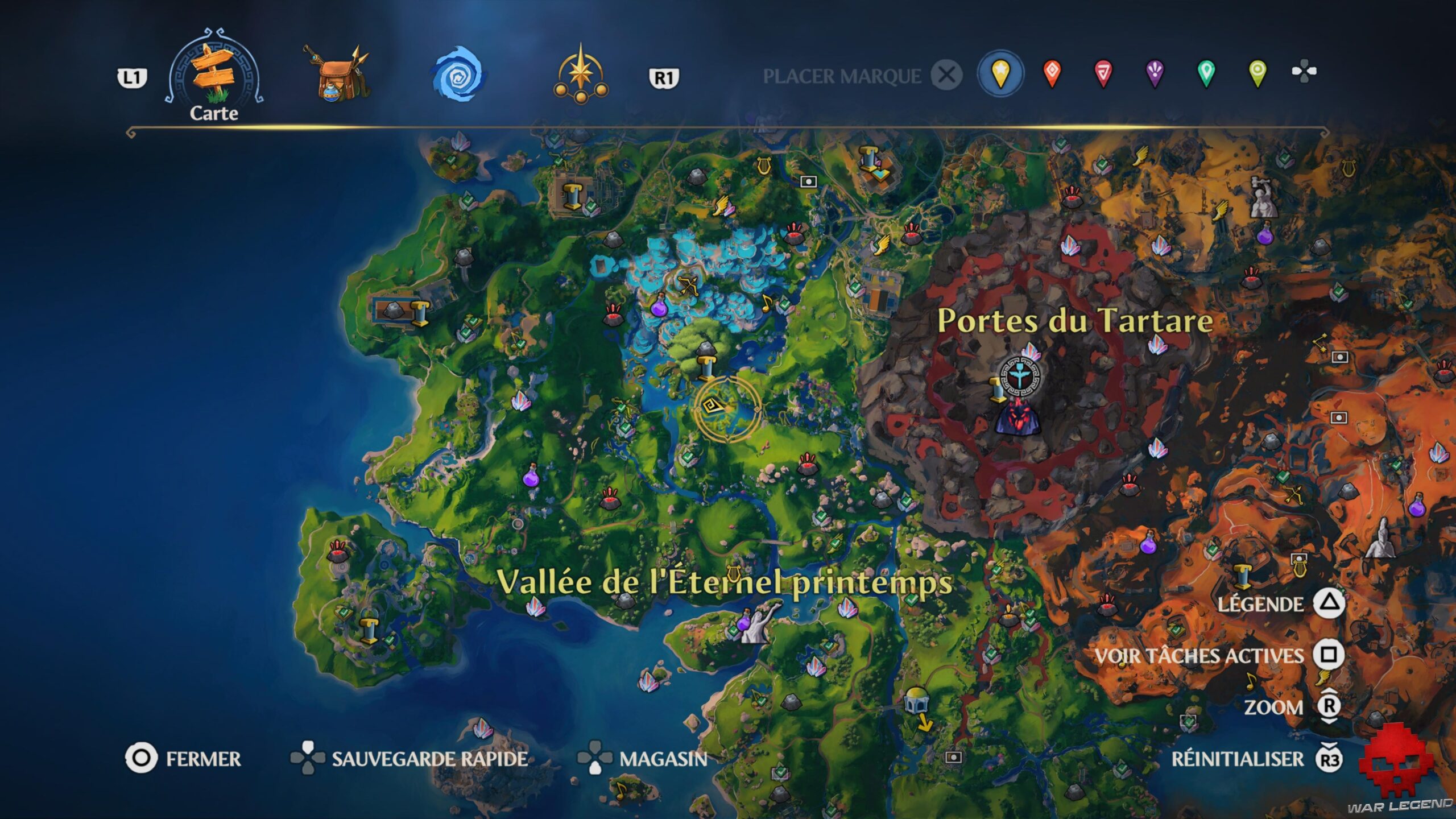The height and width of the screenshot is (819, 1456).
Task: Select the yellow star marker pin
Action: click(1000, 73)
